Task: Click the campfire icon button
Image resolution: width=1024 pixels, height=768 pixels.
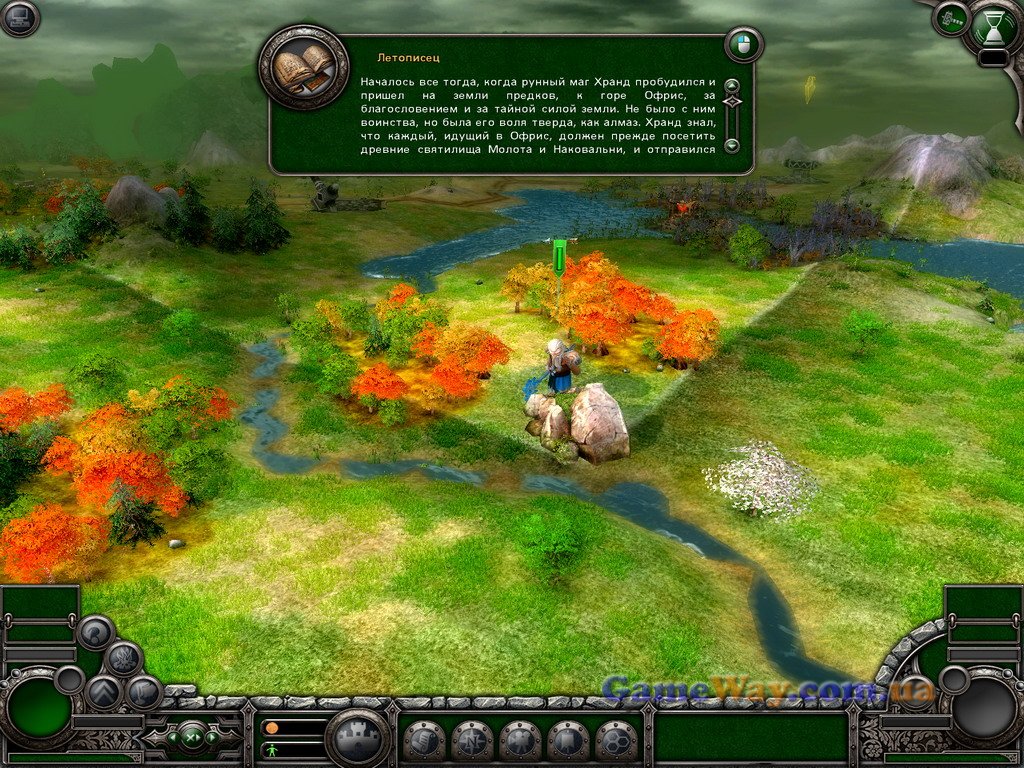Action: point(123,659)
